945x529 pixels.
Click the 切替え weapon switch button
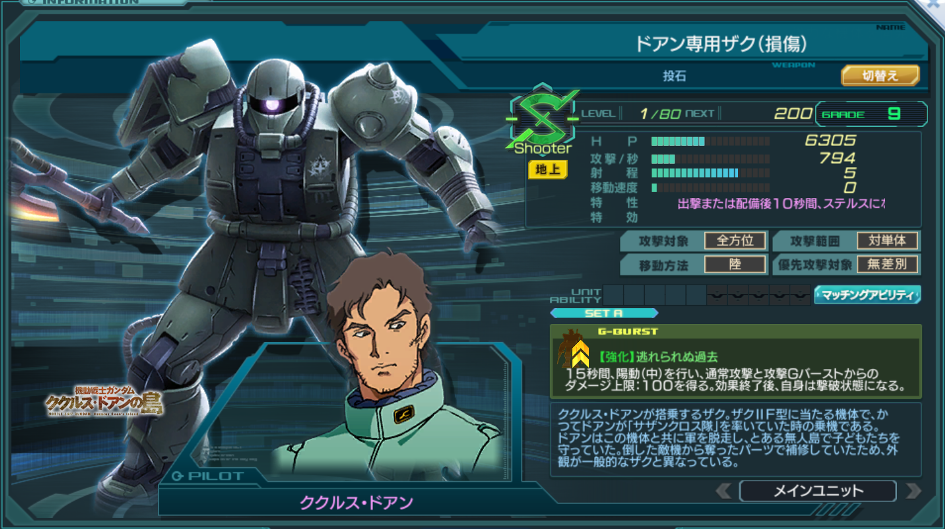pyautogui.click(x=880, y=75)
